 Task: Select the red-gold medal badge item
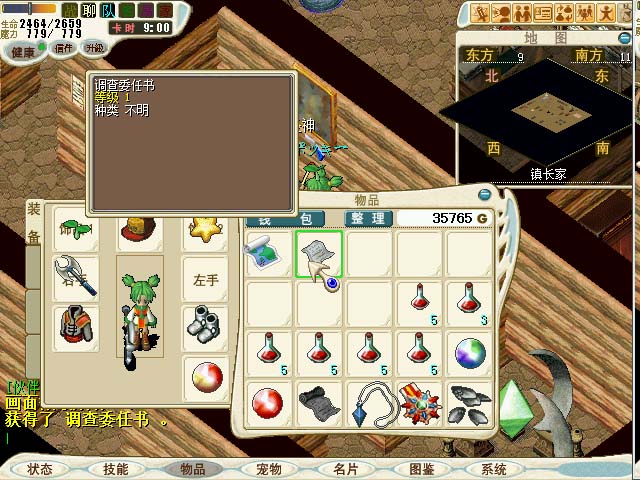coord(419,402)
